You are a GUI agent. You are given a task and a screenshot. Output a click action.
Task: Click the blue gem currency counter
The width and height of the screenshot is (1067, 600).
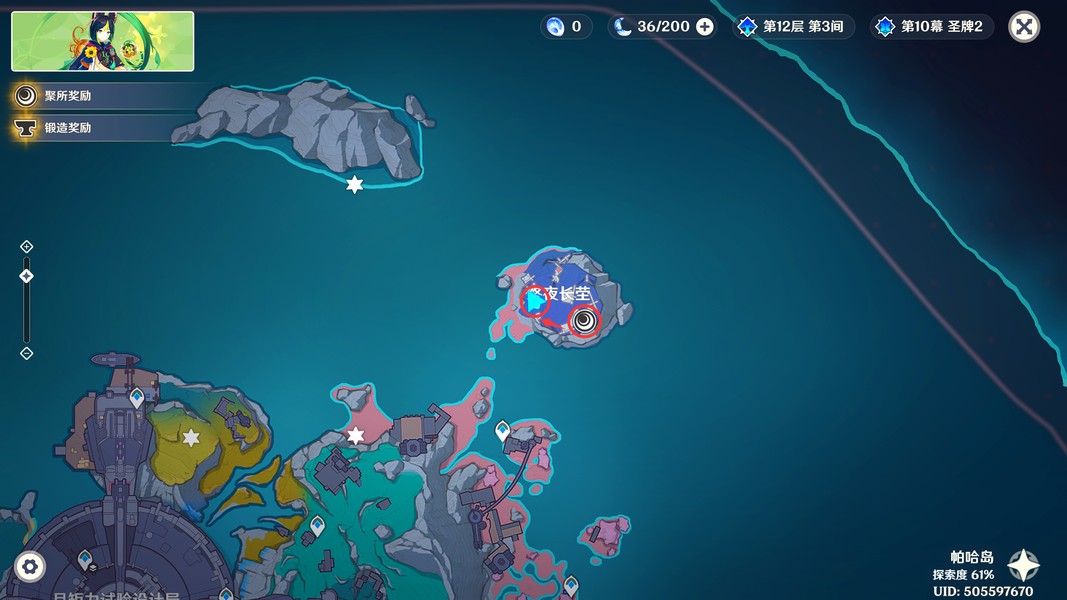564,27
